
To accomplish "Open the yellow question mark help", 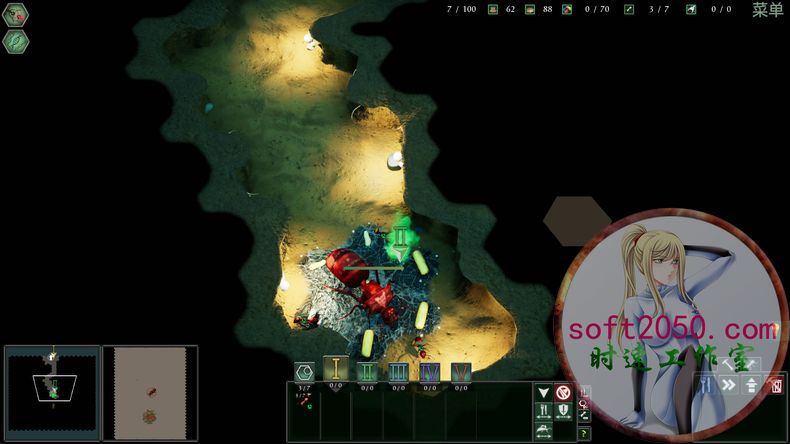I will pyautogui.click(x=584, y=433).
